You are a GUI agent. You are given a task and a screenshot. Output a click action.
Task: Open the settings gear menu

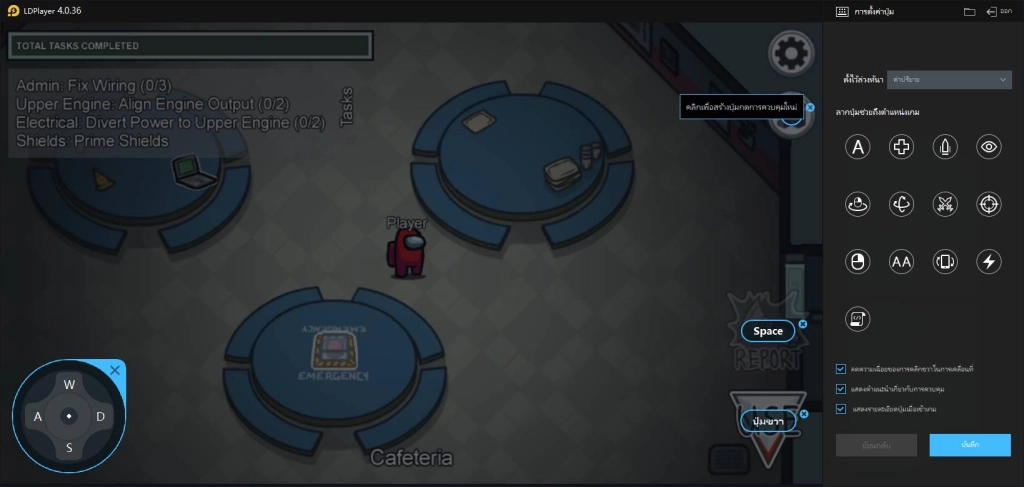(790, 53)
